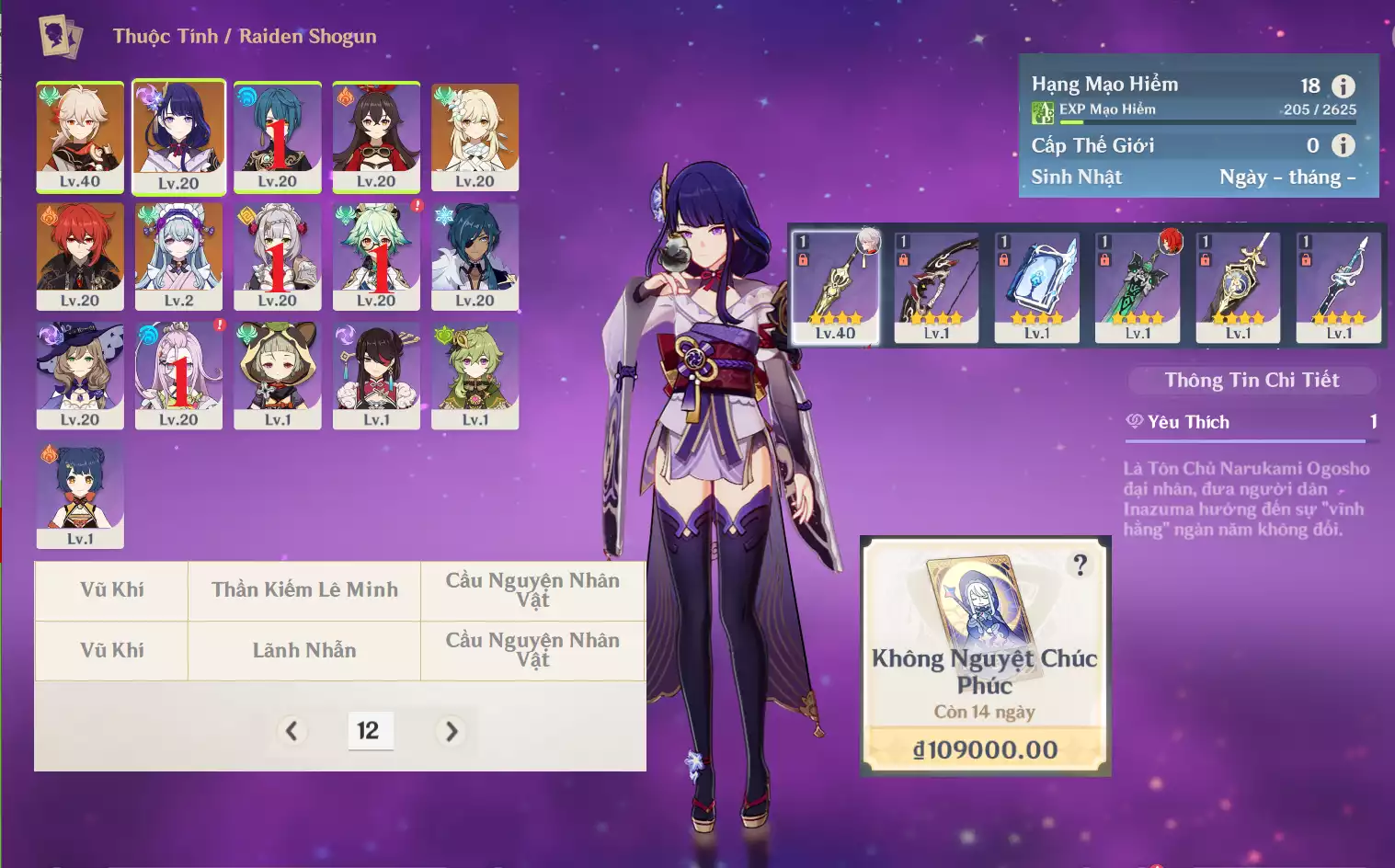
Task: Select the Raiden Shogun character portrait
Action: pyautogui.click(x=178, y=136)
